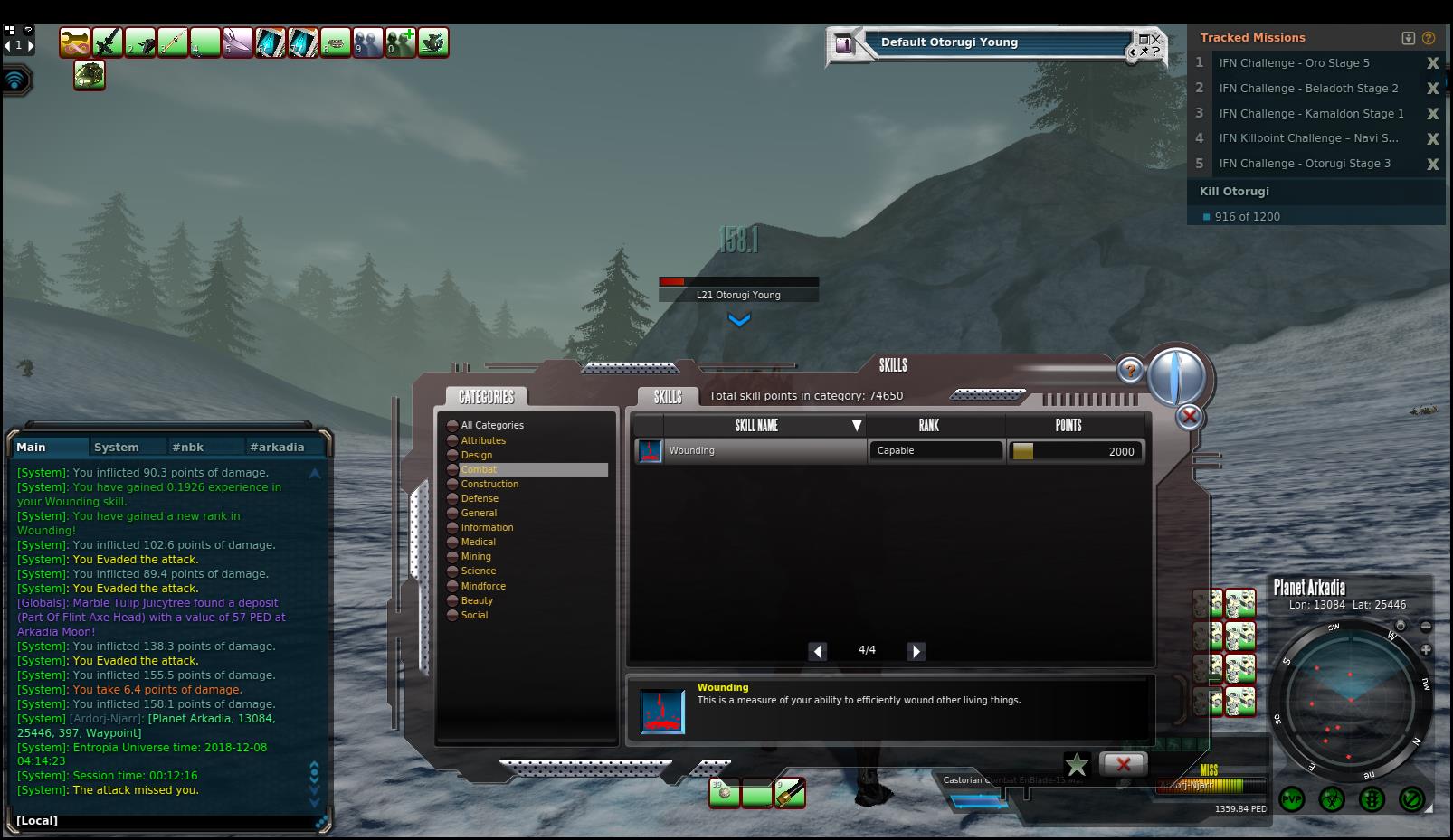Select the IFN Challenge - Otorugi Stage 3 mission
Image resolution: width=1453 pixels, height=840 pixels.
pos(1304,164)
